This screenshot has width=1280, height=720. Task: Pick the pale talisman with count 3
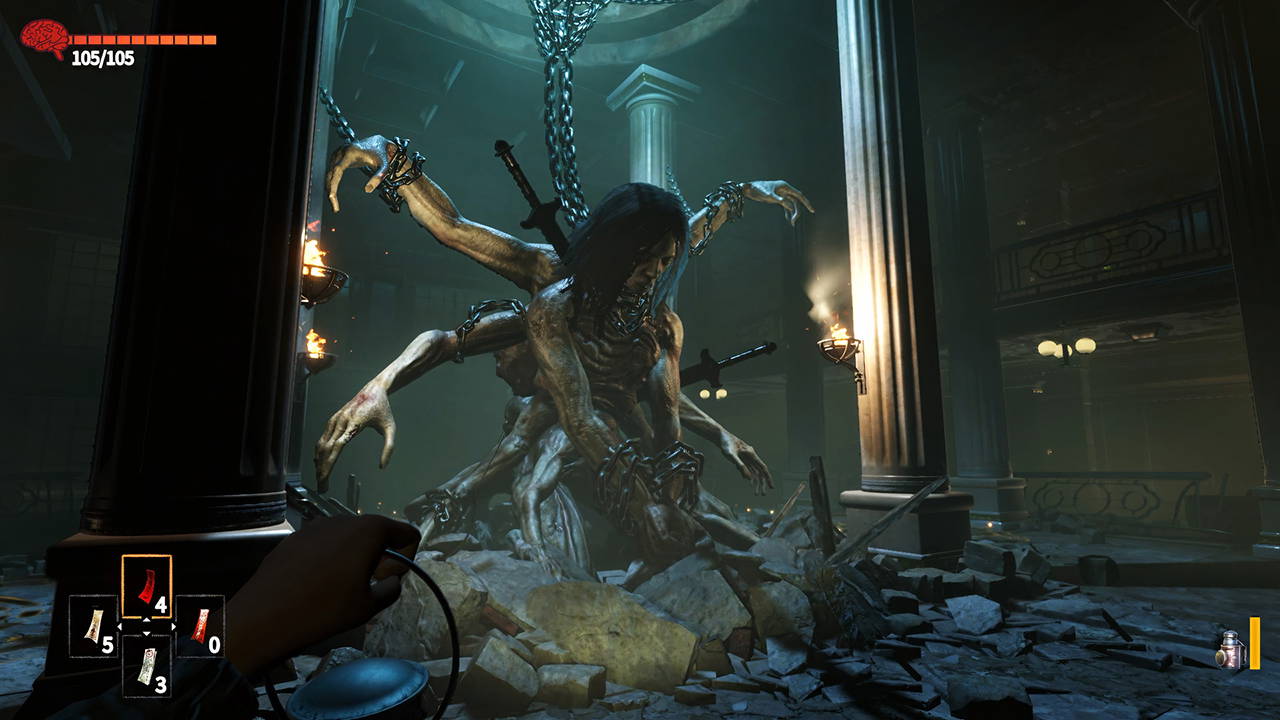tap(146, 666)
